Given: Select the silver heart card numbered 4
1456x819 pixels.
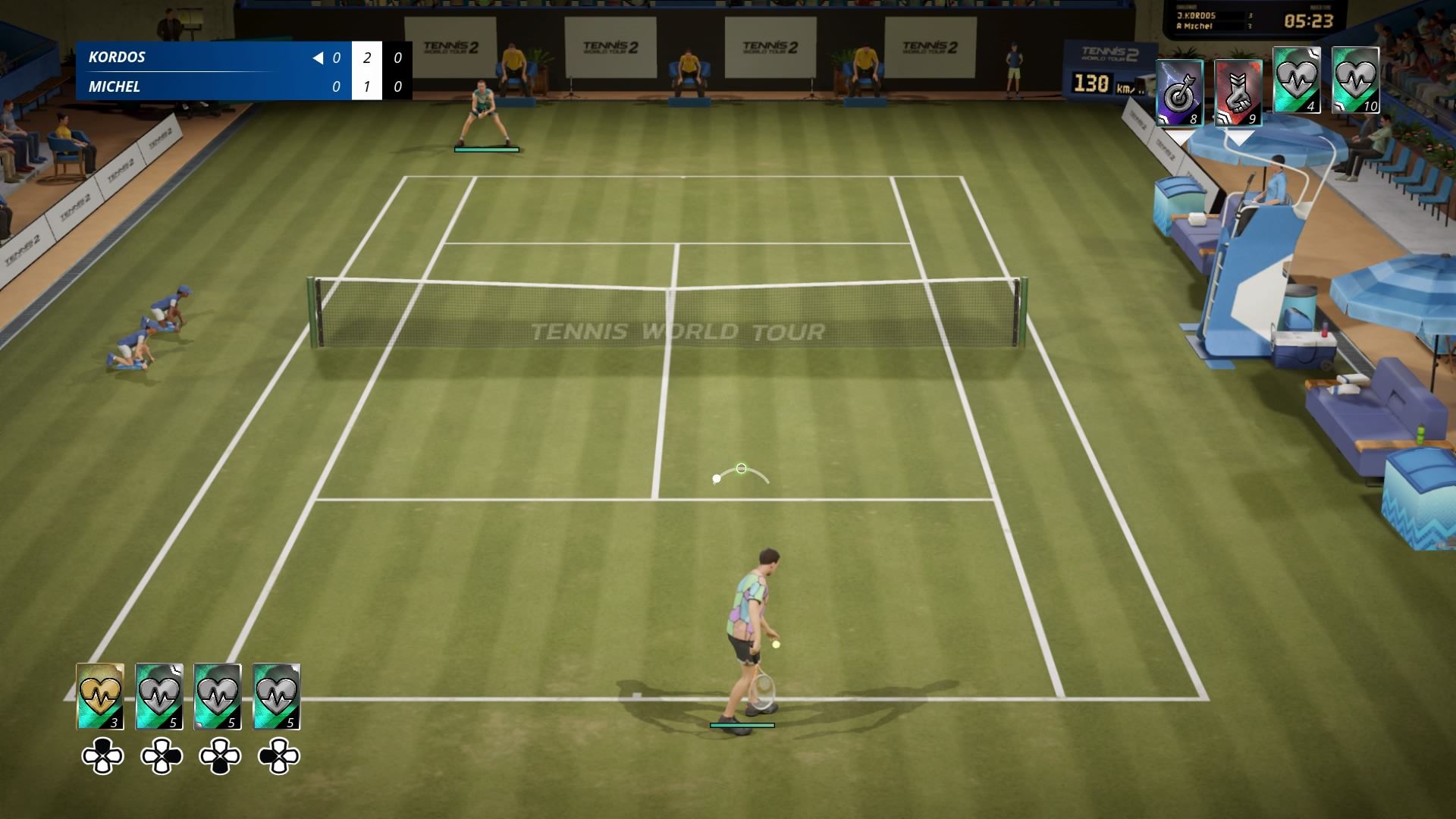Looking at the screenshot, I should coord(1296,80).
